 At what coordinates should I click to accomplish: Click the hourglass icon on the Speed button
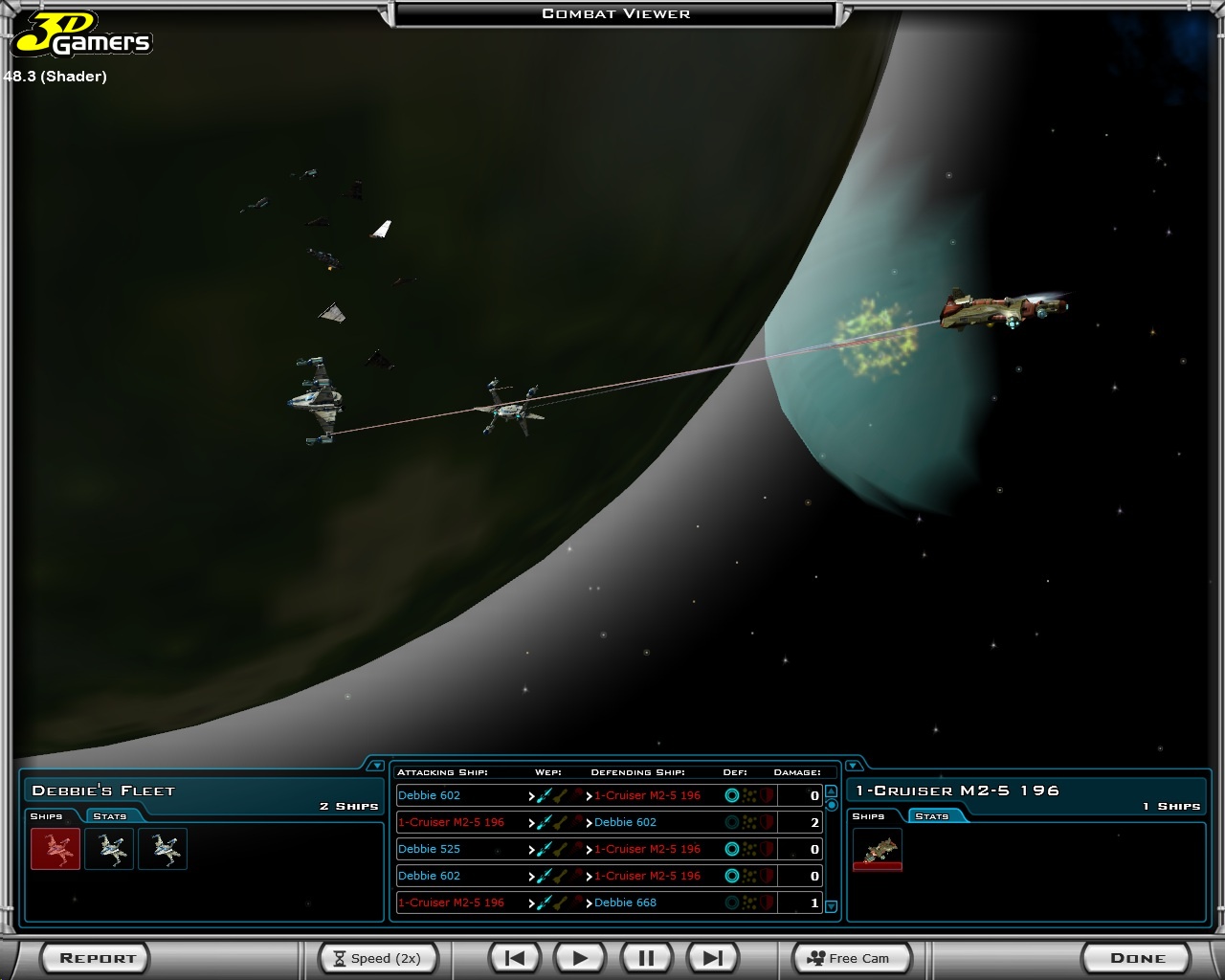pos(342,958)
